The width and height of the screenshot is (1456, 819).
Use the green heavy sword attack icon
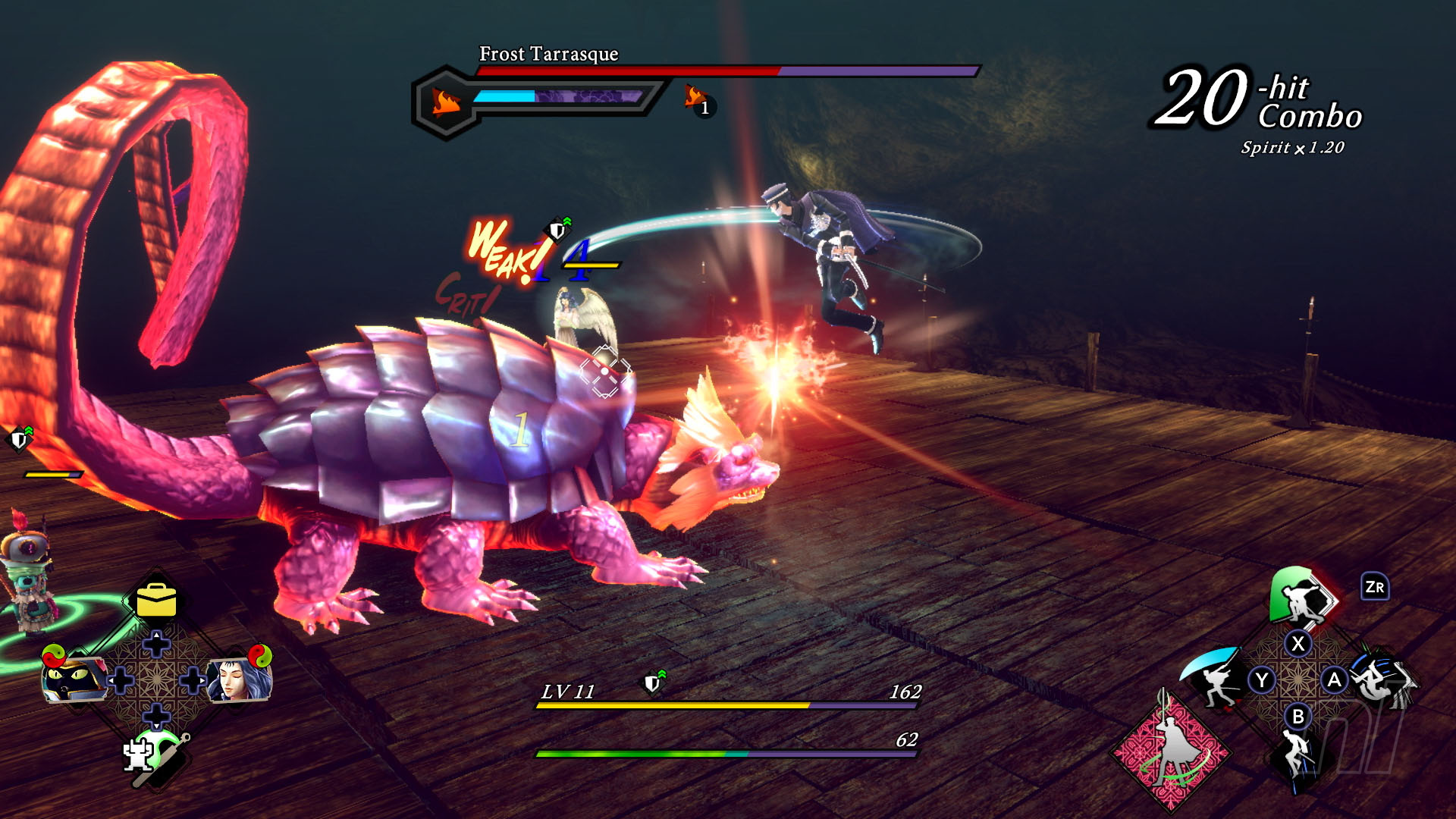click(1301, 598)
